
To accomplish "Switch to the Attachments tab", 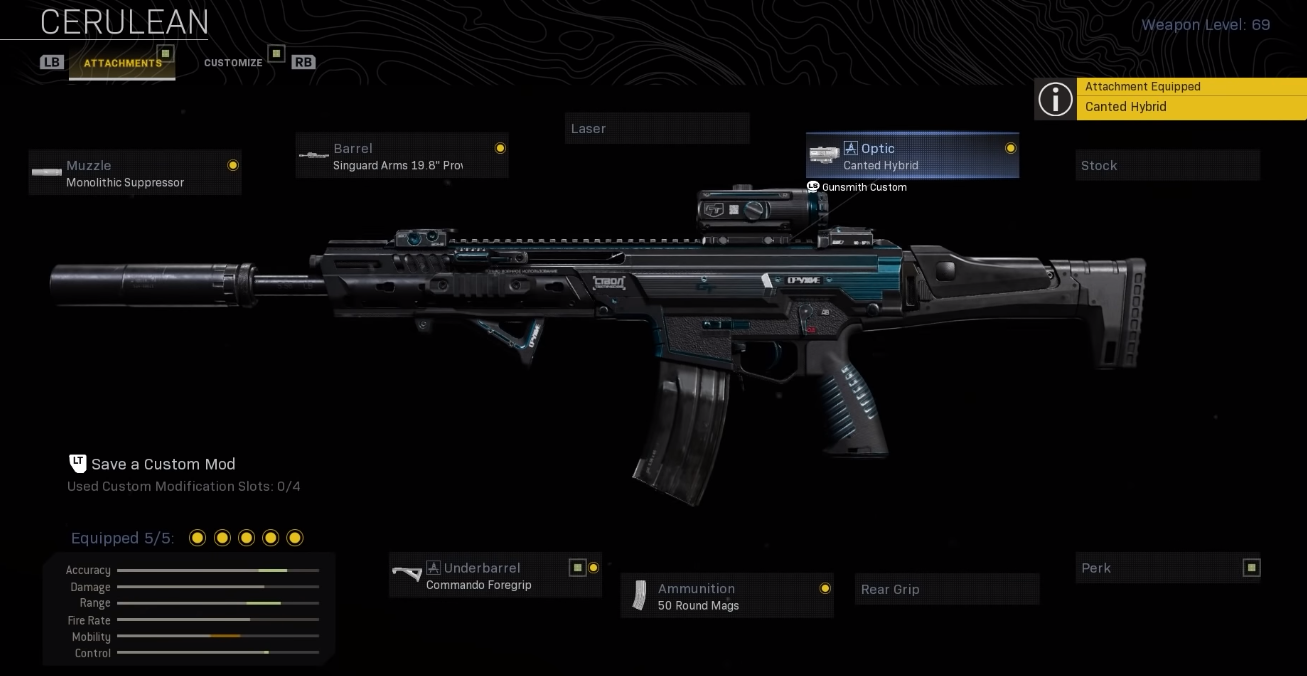I will click(122, 63).
